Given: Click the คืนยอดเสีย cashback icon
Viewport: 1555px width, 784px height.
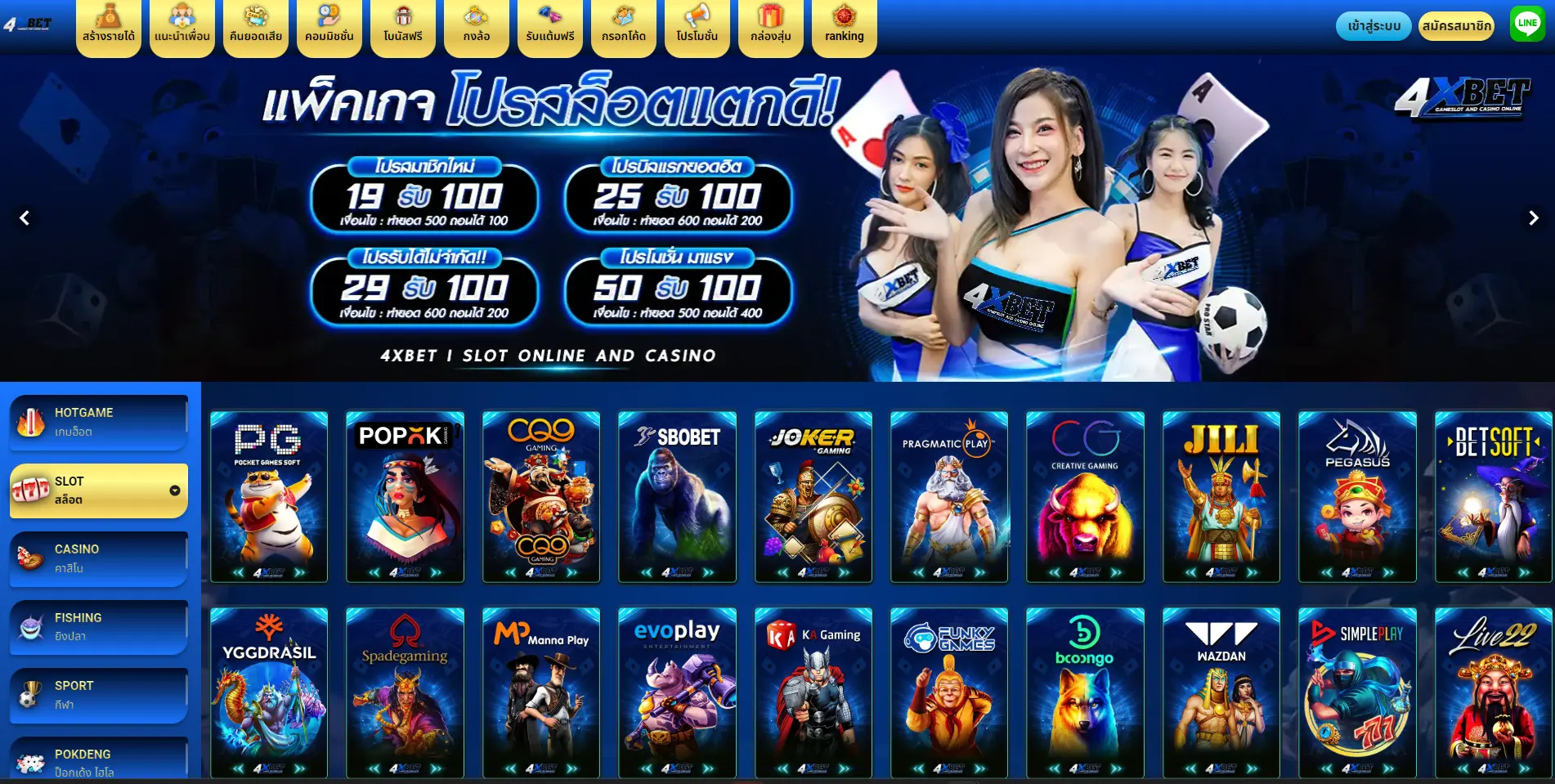Looking at the screenshot, I should 255,27.
